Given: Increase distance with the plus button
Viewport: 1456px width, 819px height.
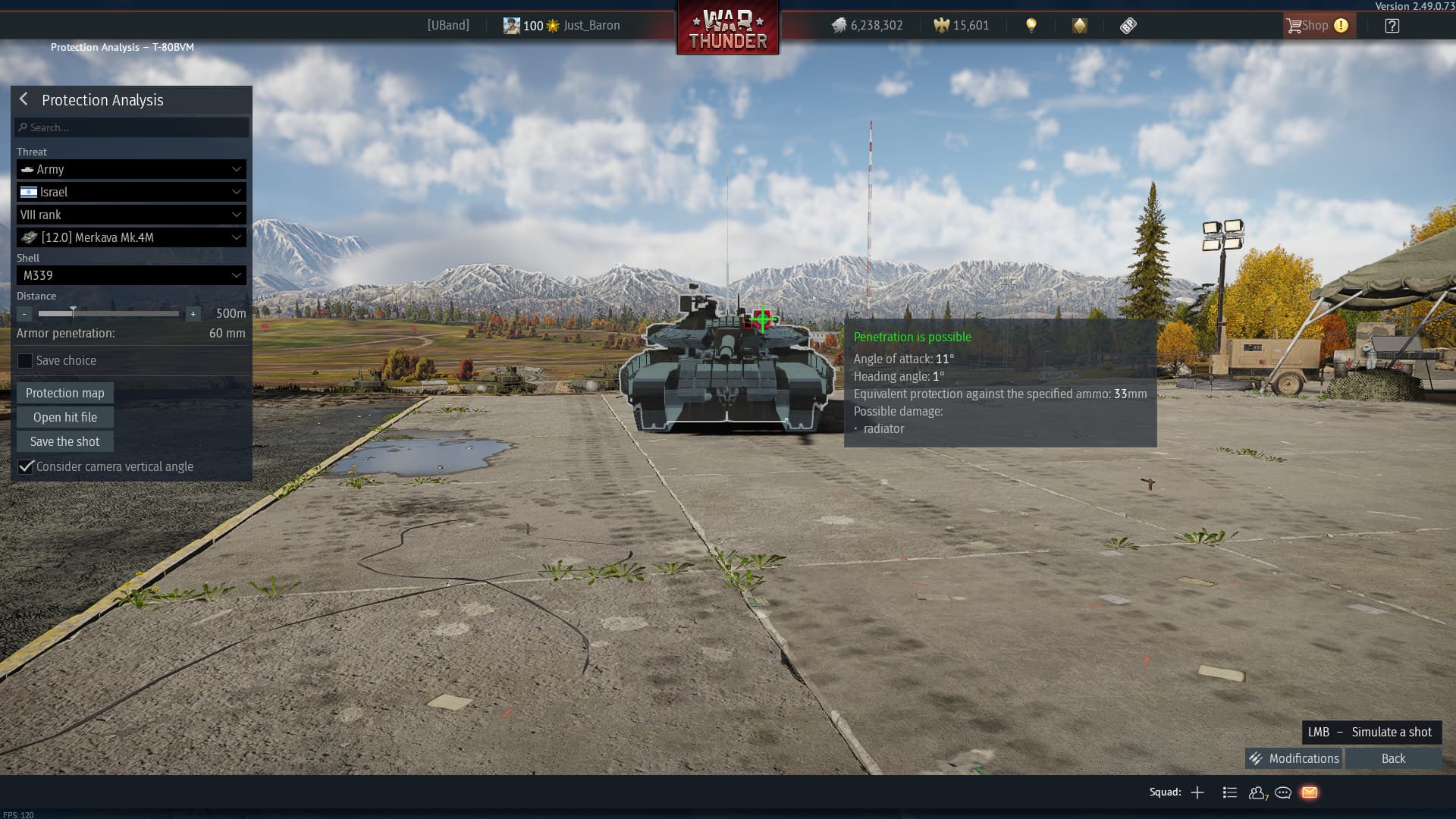Looking at the screenshot, I should [193, 313].
